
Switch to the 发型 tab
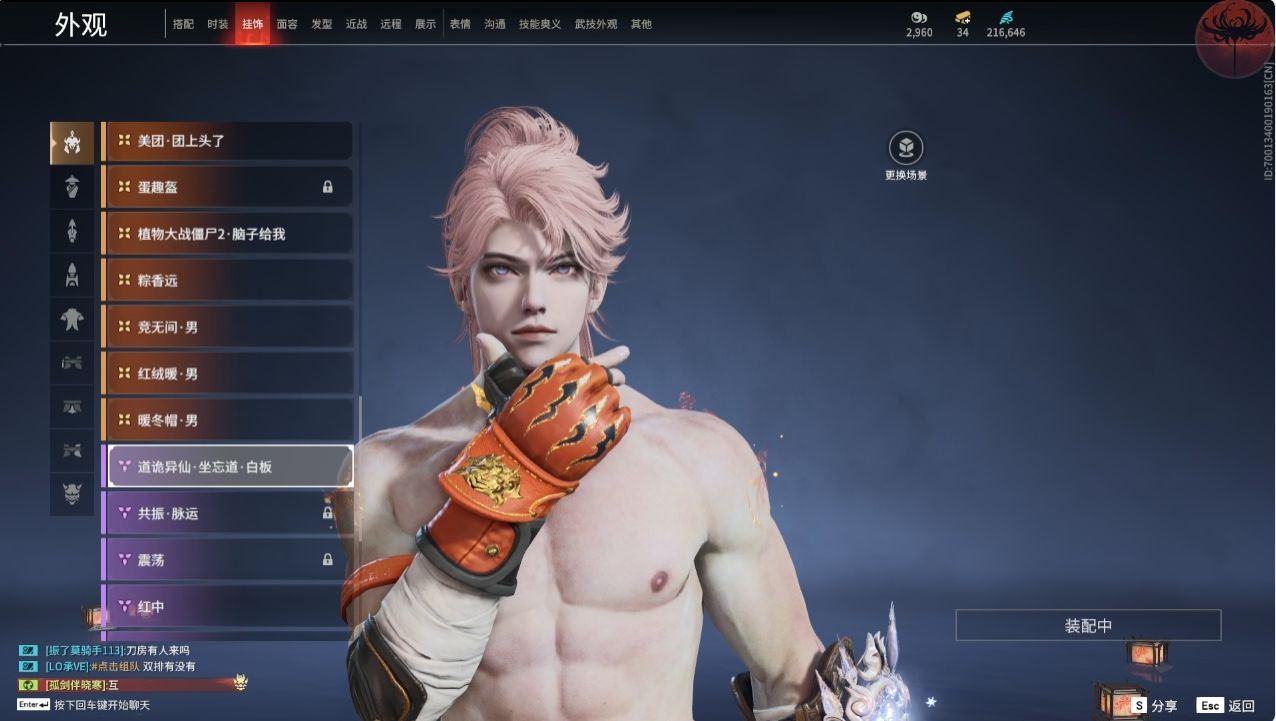point(321,24)
